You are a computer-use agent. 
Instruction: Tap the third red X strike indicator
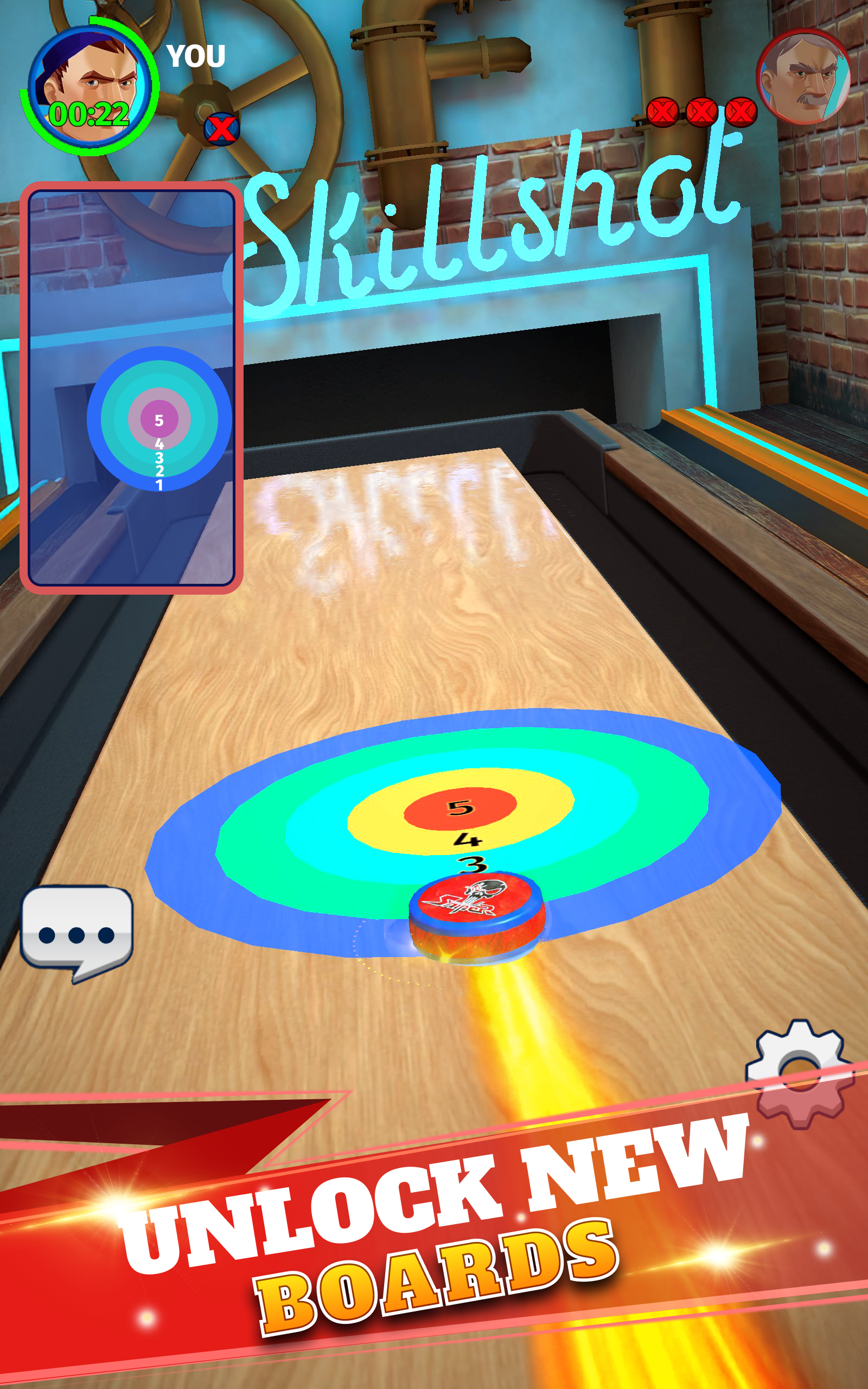coord(741,112)
